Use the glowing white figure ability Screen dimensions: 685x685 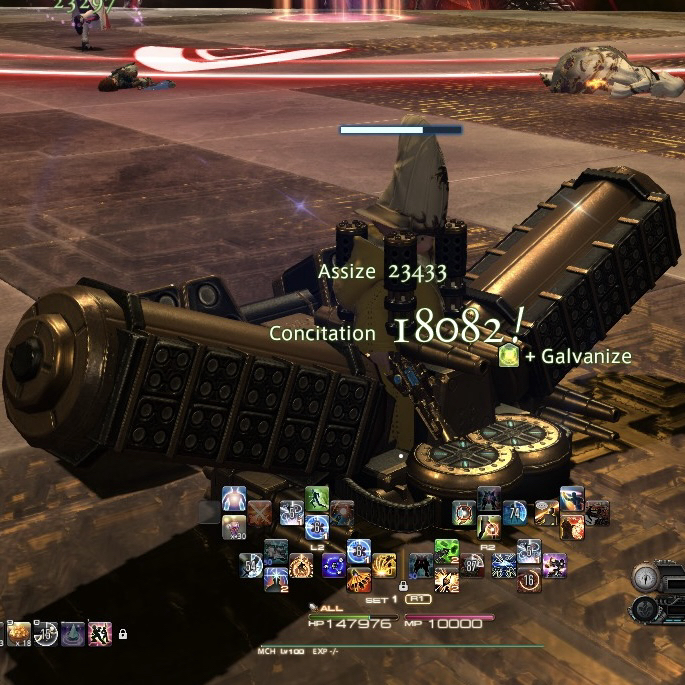point(234,498)
